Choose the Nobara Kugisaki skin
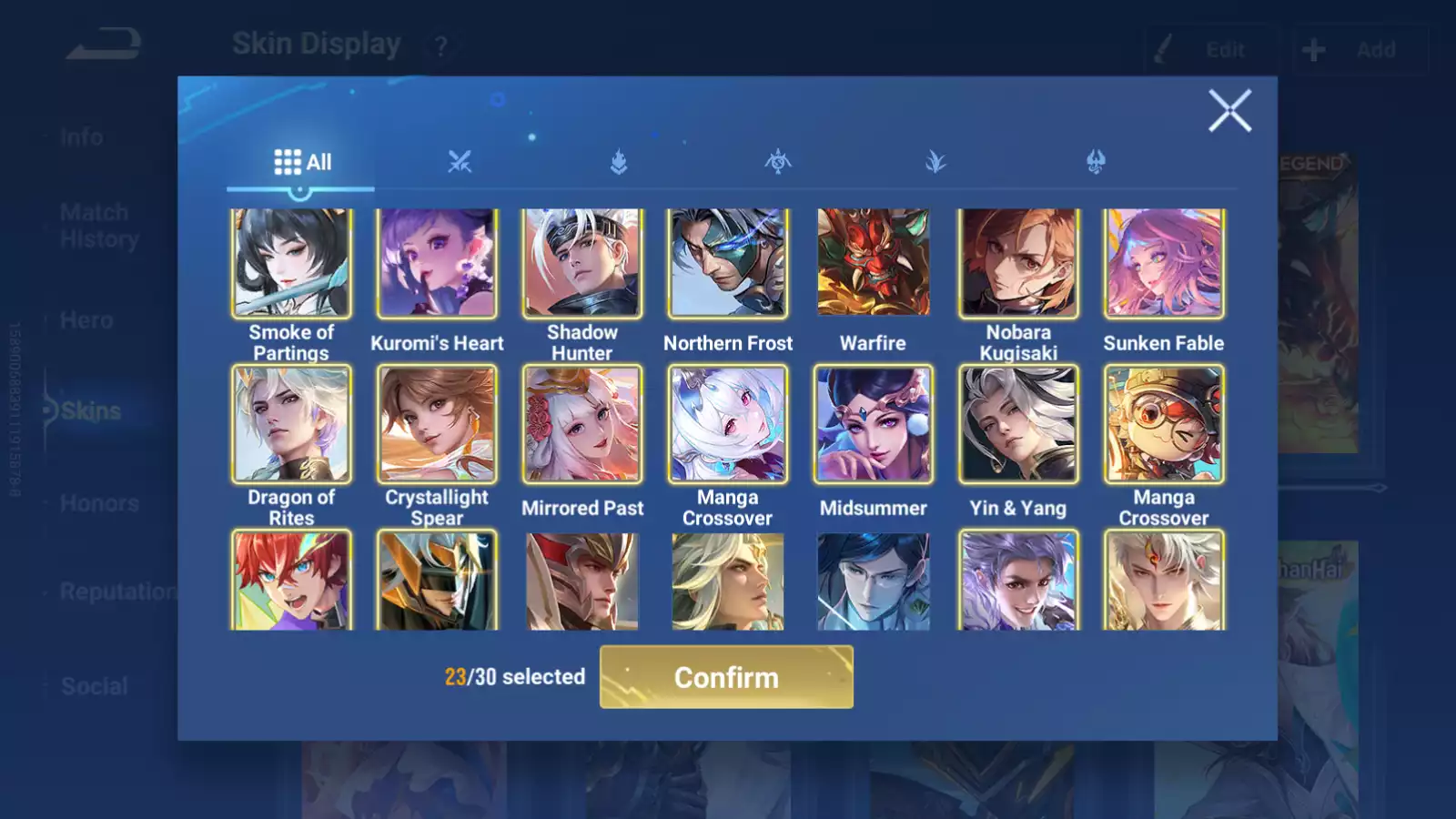Screen dimensions: 1456x819 click(x=1018, y=263)
